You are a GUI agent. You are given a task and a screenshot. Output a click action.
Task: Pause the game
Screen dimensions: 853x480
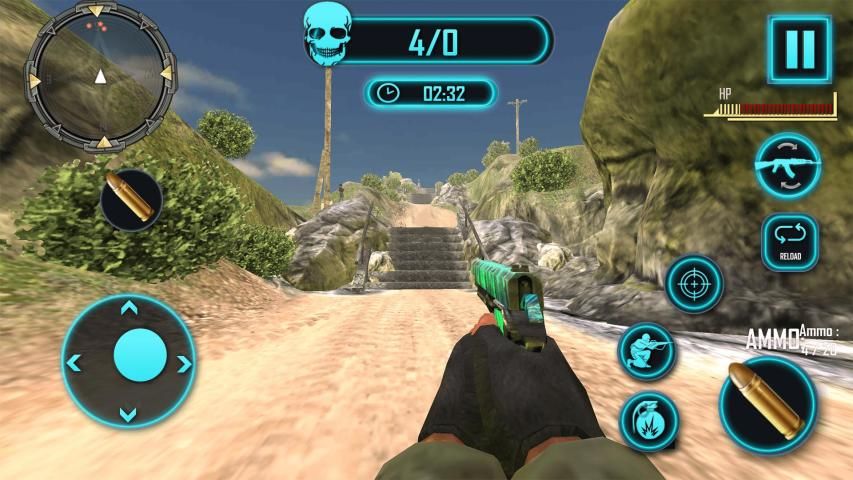799,48
